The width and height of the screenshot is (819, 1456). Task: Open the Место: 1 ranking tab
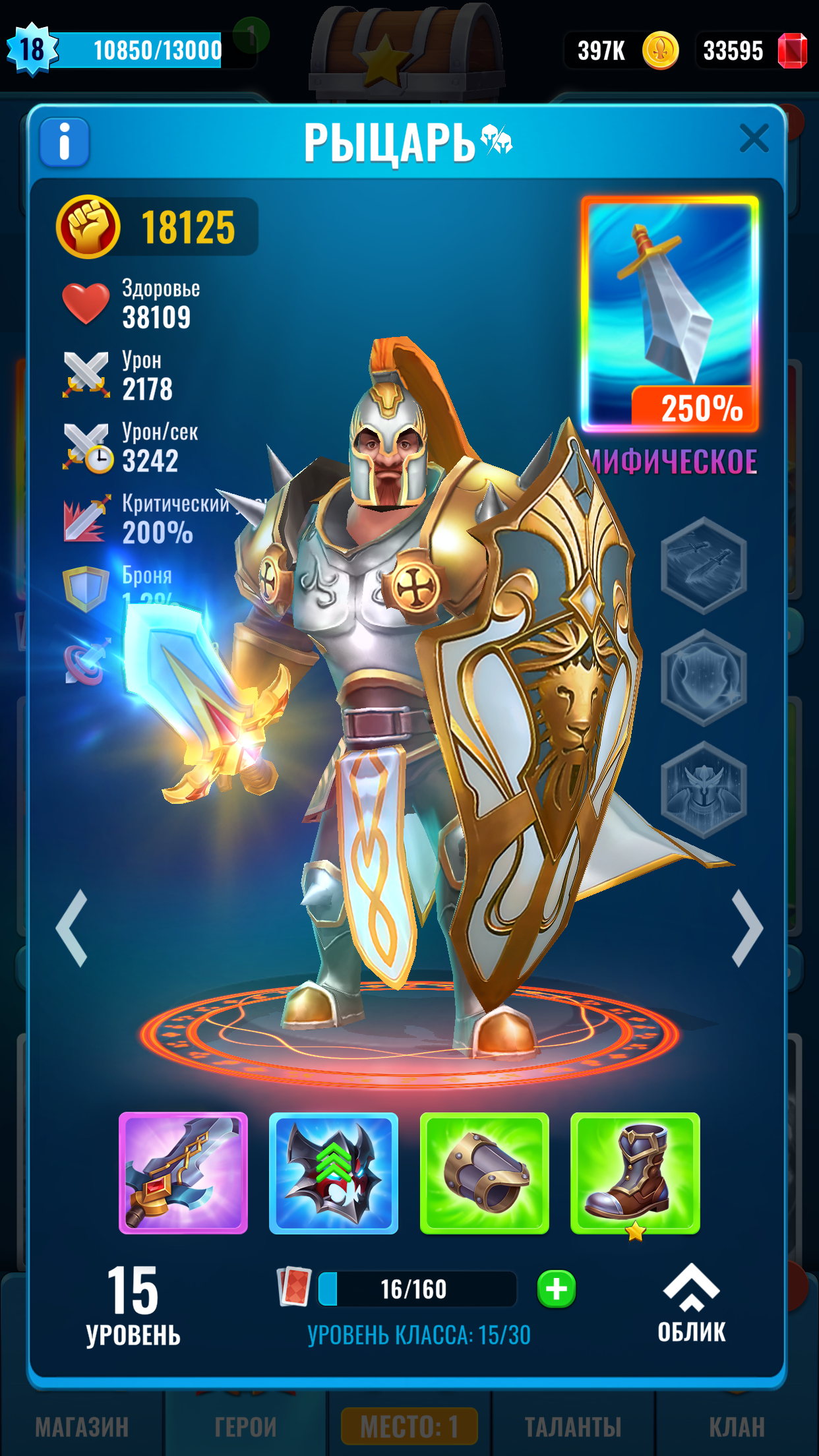point(409,1427)
